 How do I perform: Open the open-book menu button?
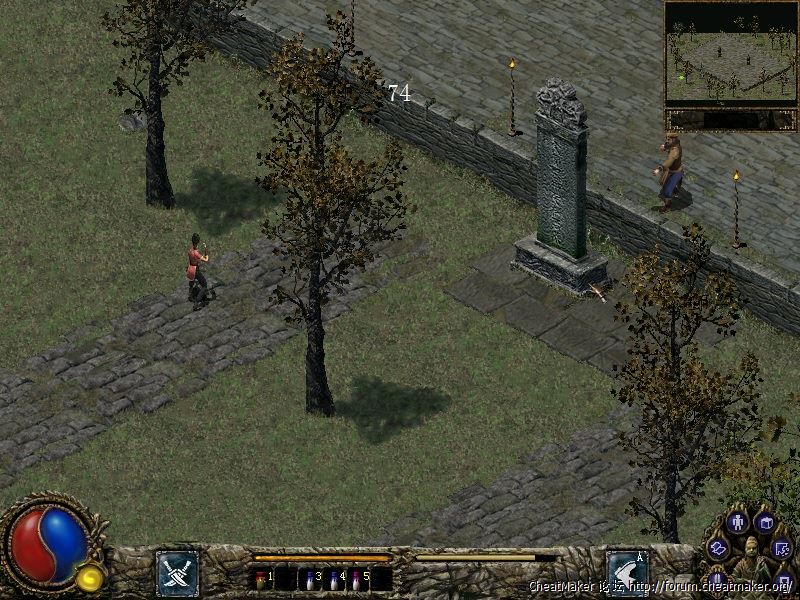click(766, 521)
